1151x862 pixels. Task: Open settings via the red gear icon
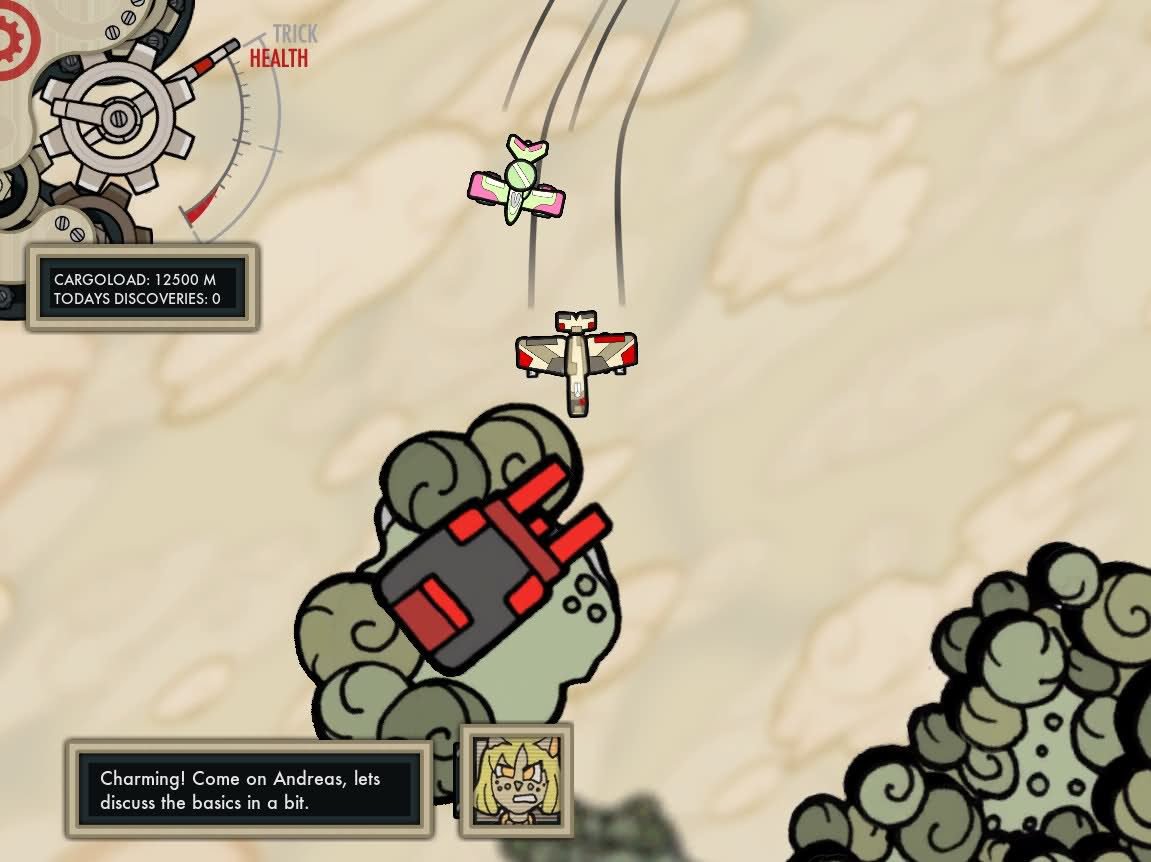[x=14, y=40]
